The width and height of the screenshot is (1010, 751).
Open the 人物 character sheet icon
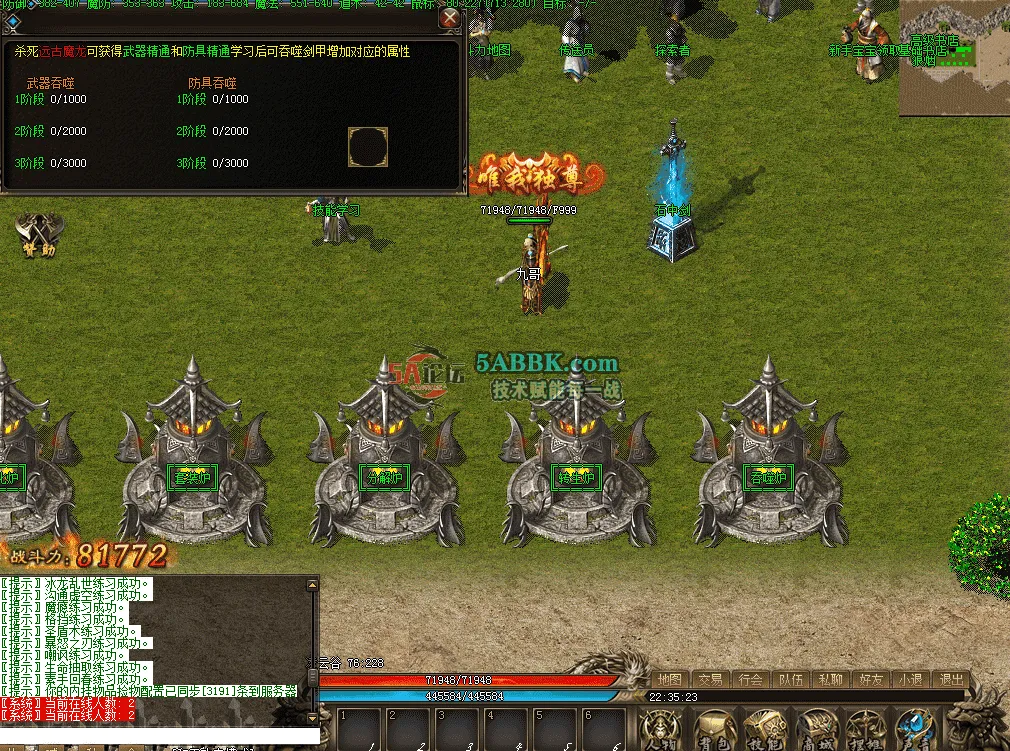click(659, 730)
